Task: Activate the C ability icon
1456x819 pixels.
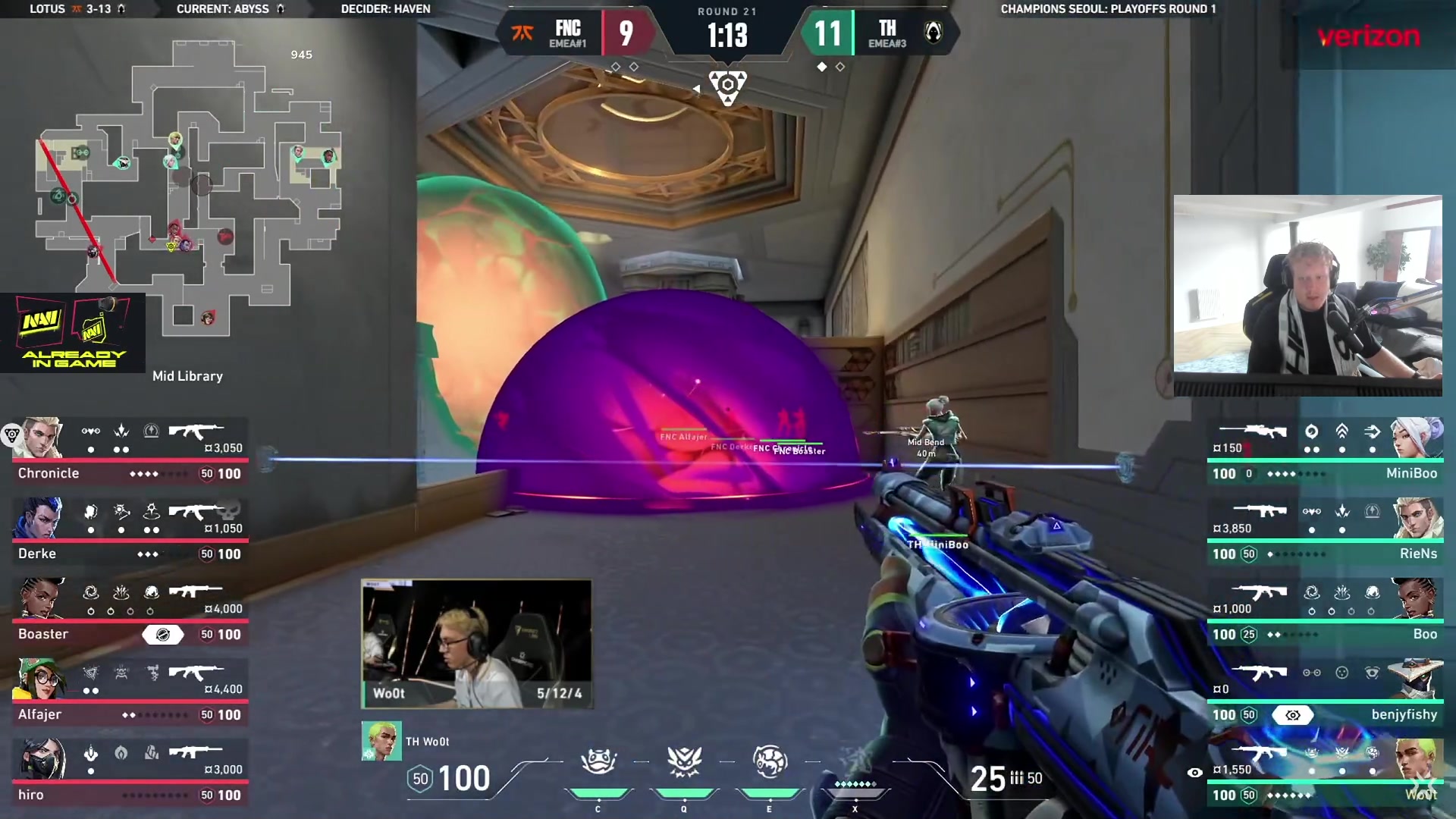Action: (598, 763)
